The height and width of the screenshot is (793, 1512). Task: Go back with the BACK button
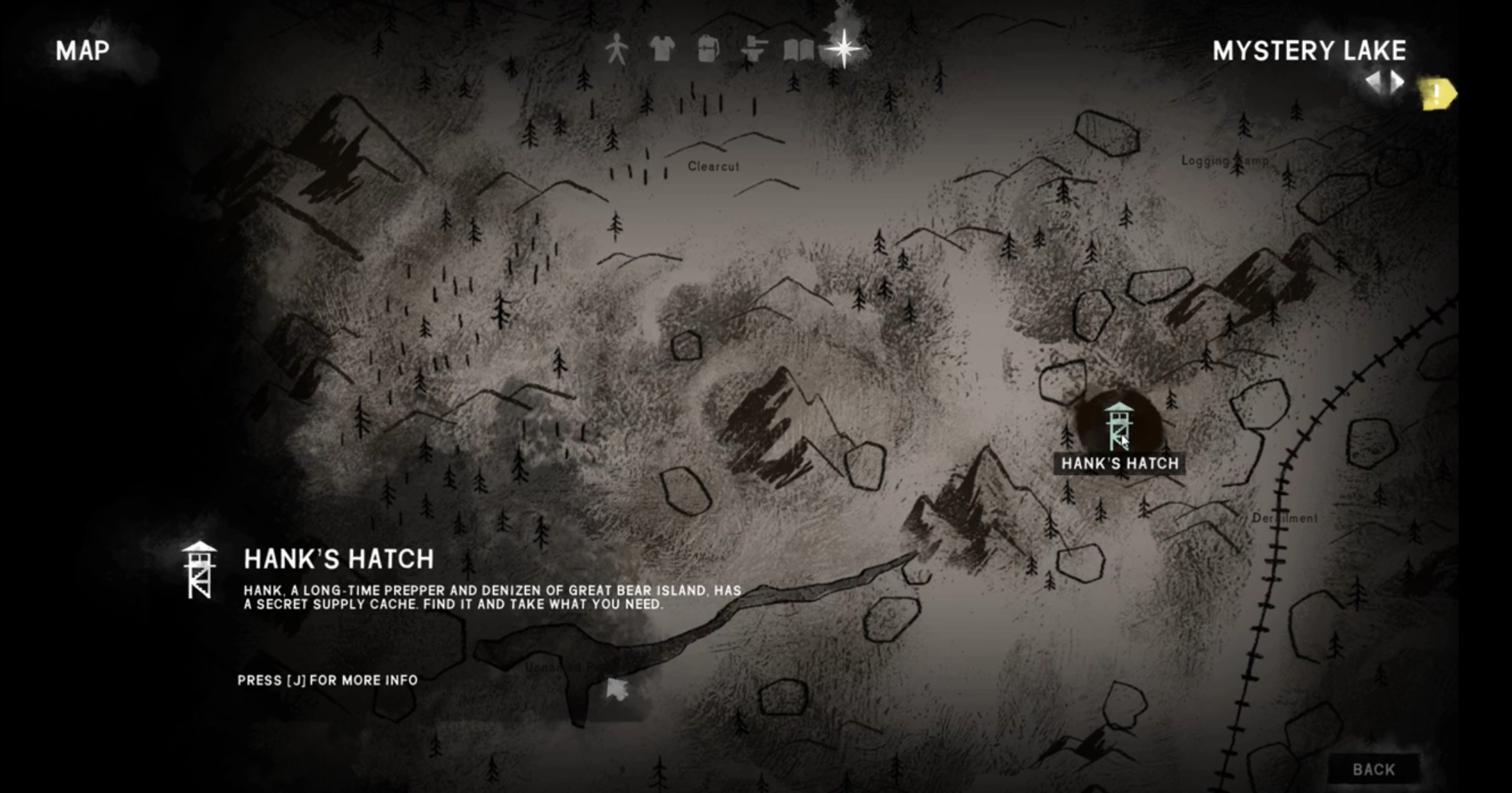tap(1373, 769)
